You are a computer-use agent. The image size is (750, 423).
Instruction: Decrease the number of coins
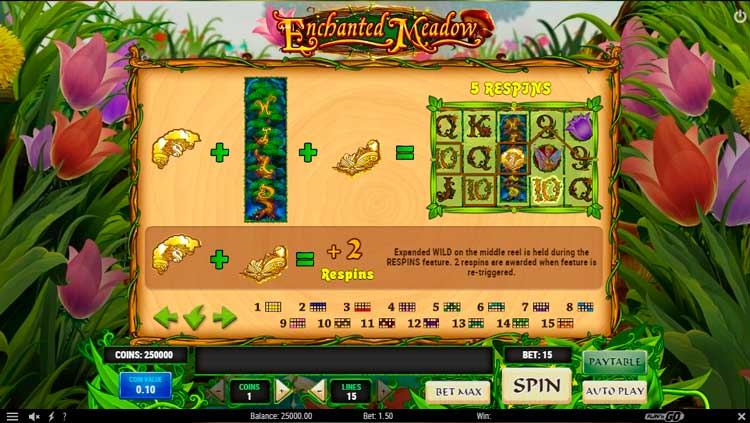(x=217, y=390)
